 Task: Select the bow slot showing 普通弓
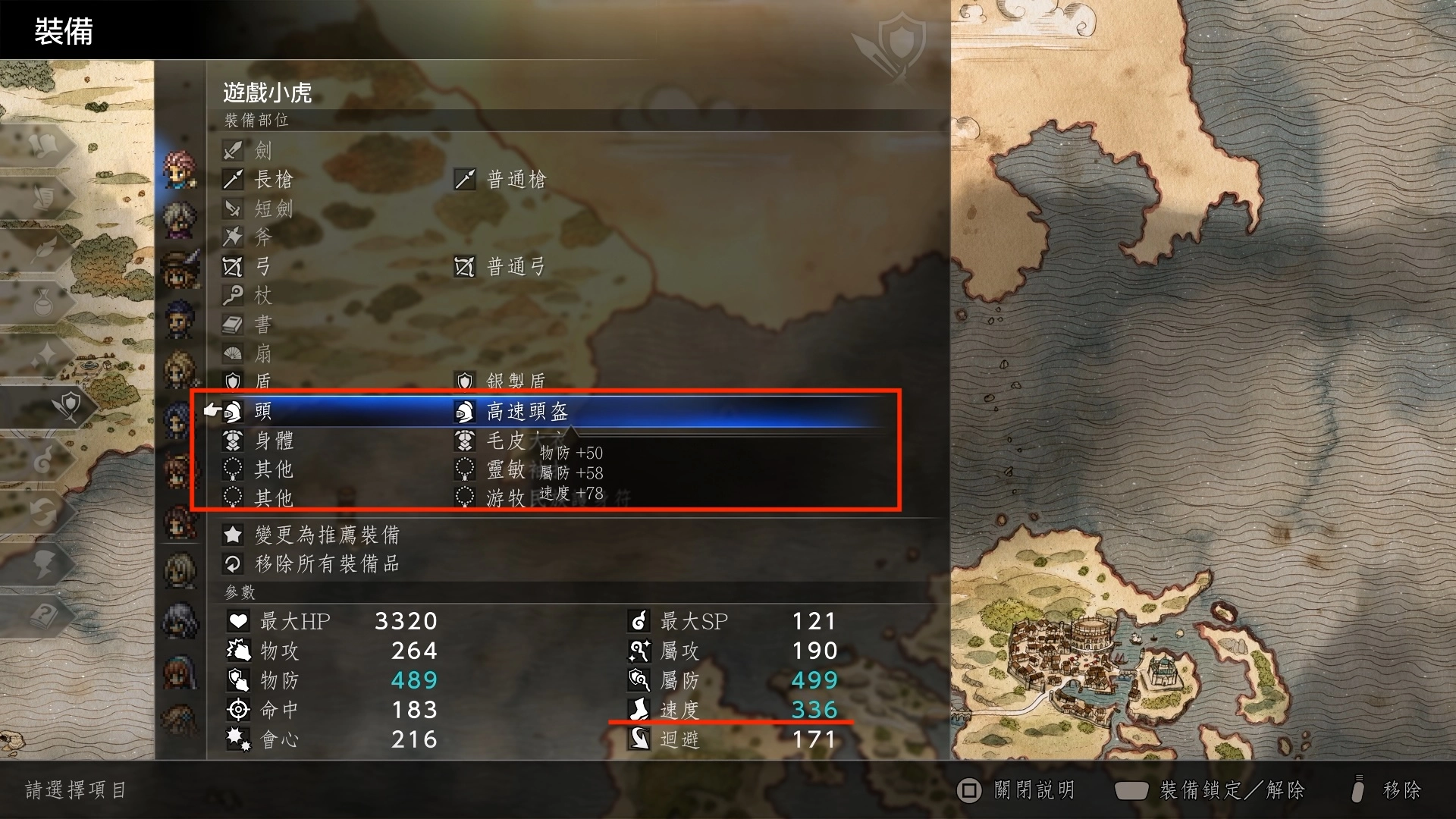[x=466, y=267]
